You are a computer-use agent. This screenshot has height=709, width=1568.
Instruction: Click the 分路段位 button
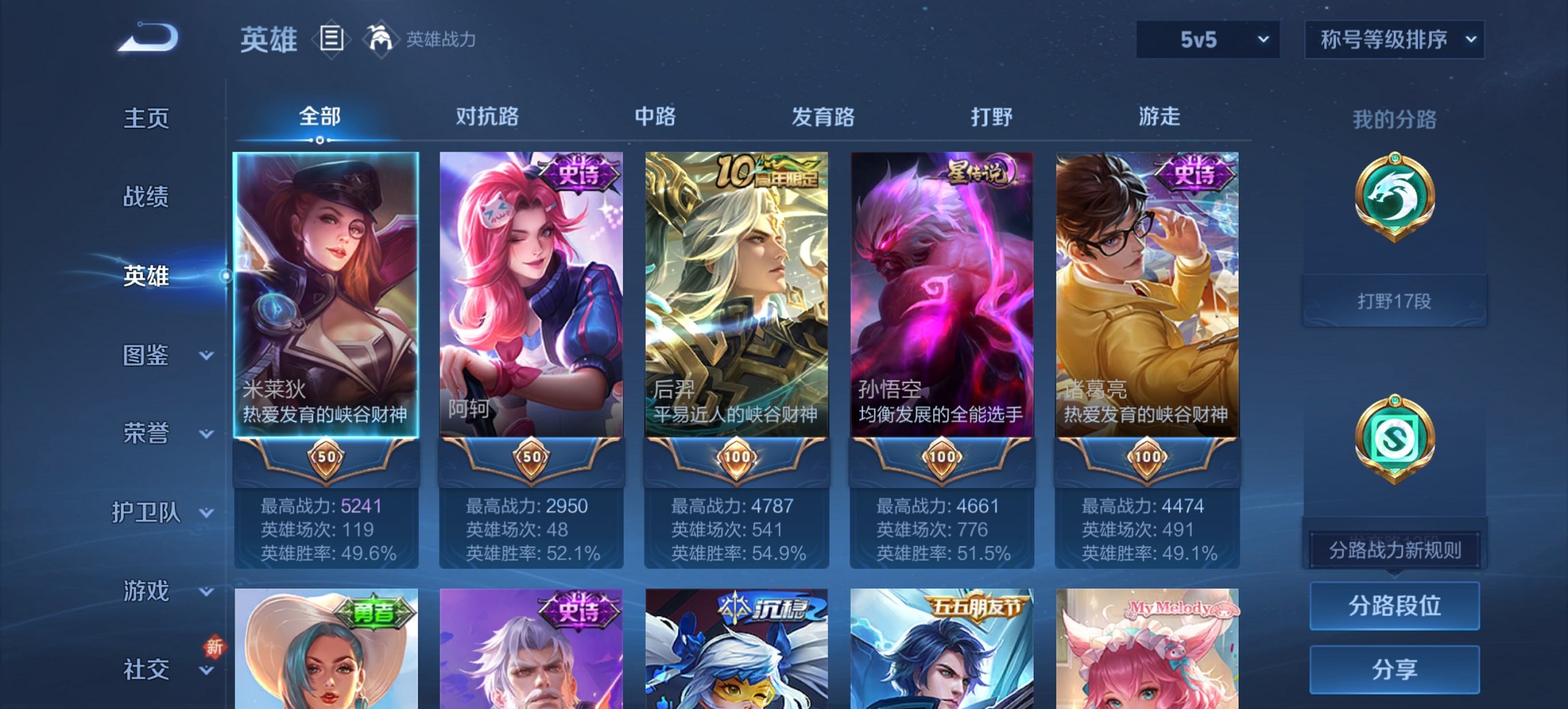[x=1394, y=606]
